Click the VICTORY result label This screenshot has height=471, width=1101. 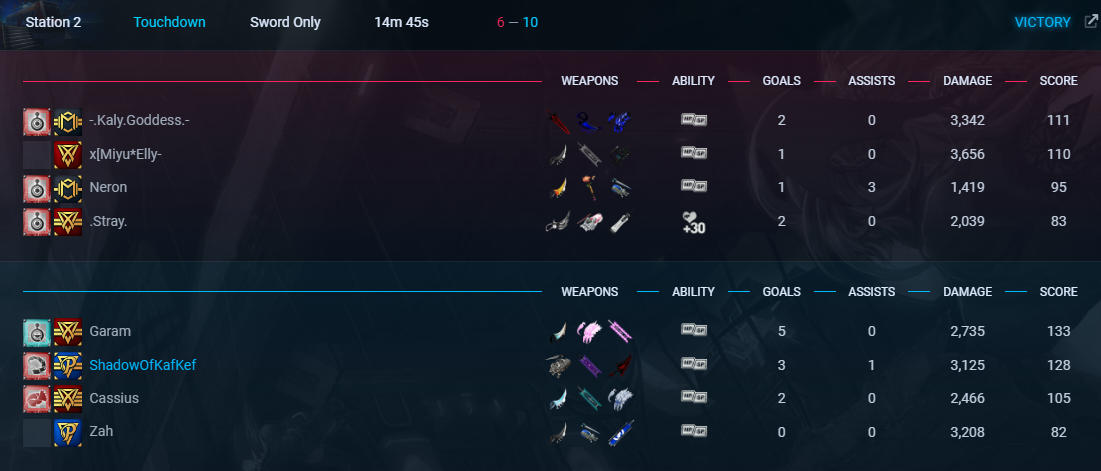(x=1042, y=22)
